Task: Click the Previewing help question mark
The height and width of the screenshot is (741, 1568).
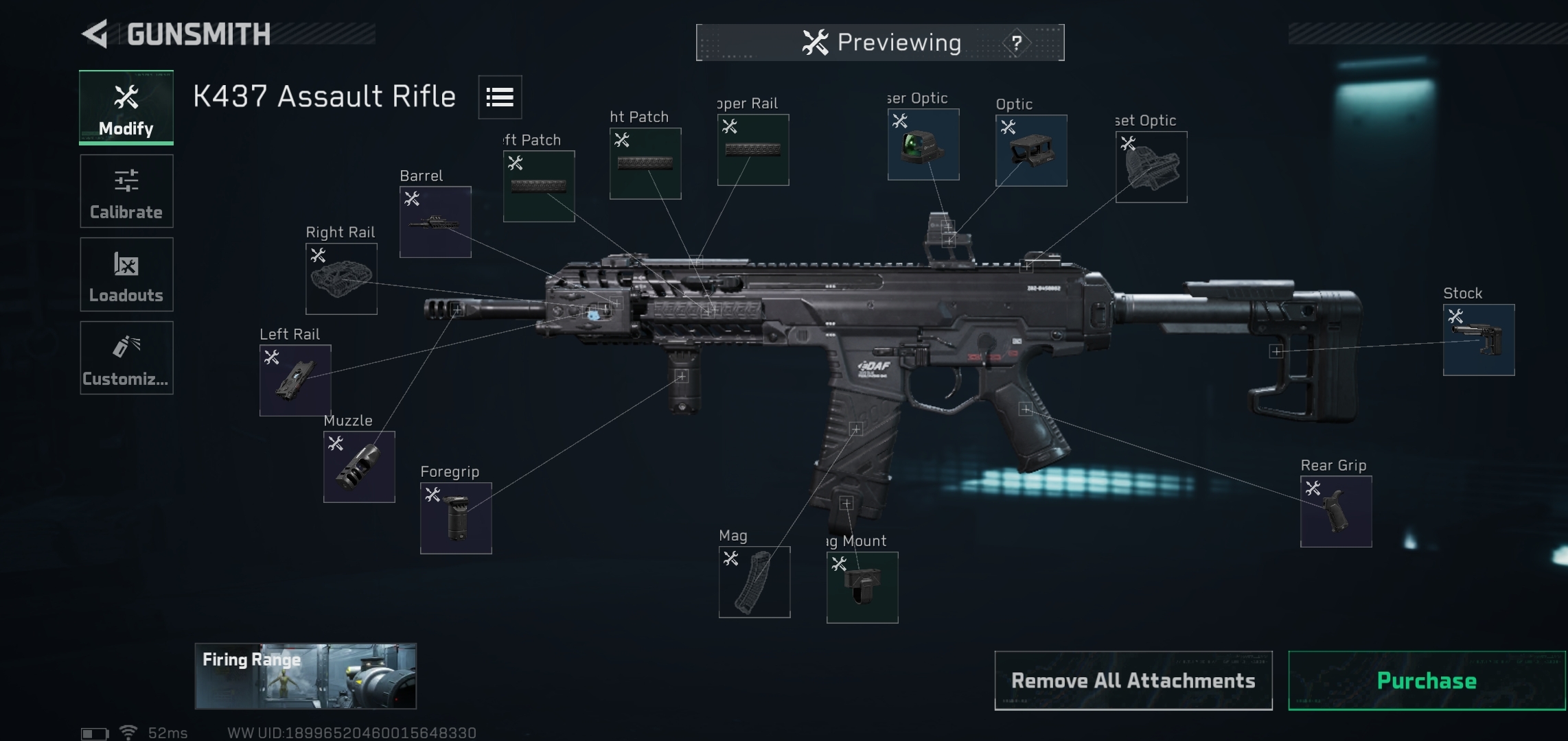Action: pos(1017,43)
